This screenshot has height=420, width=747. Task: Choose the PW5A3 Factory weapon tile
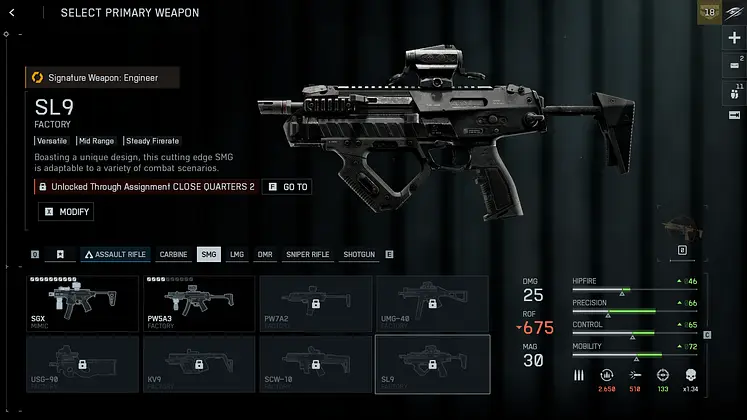click(x=200, y=304)
